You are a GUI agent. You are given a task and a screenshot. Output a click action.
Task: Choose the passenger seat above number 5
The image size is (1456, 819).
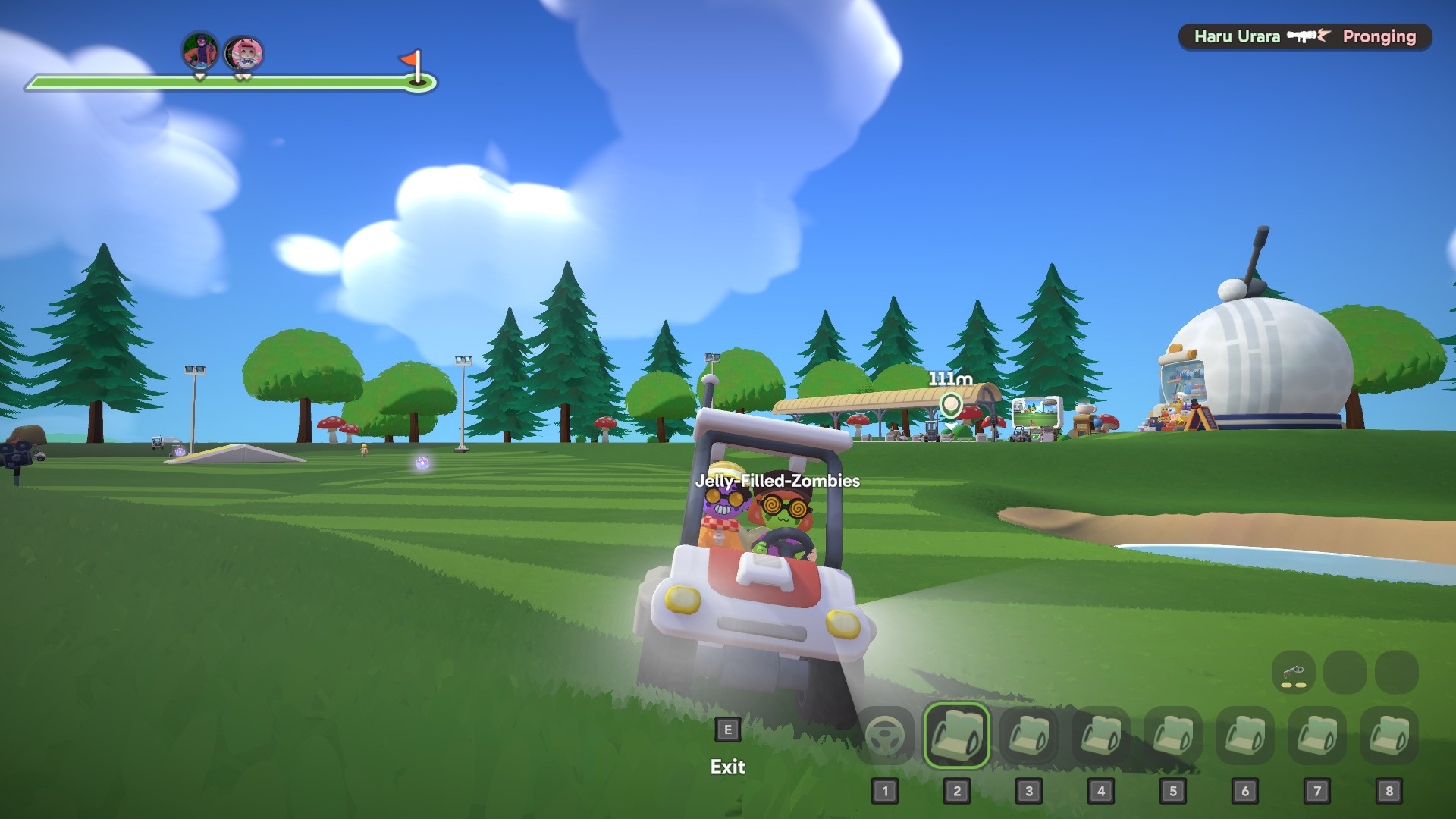coord(1172,735)
